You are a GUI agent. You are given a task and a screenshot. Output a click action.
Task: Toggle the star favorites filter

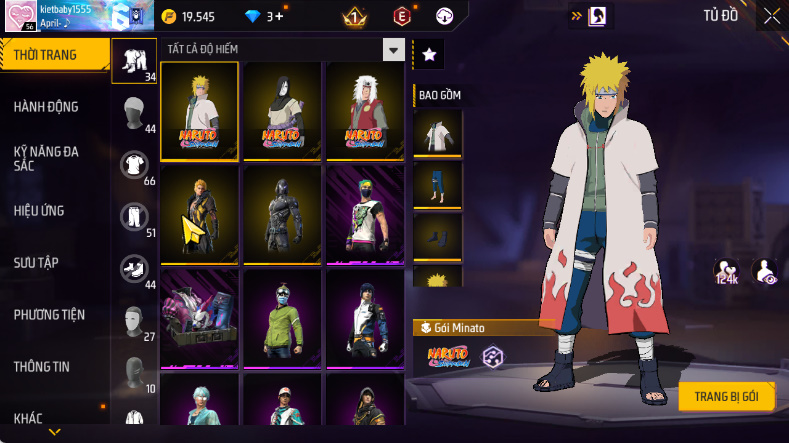pyautogui.click(x=428, y=55)
